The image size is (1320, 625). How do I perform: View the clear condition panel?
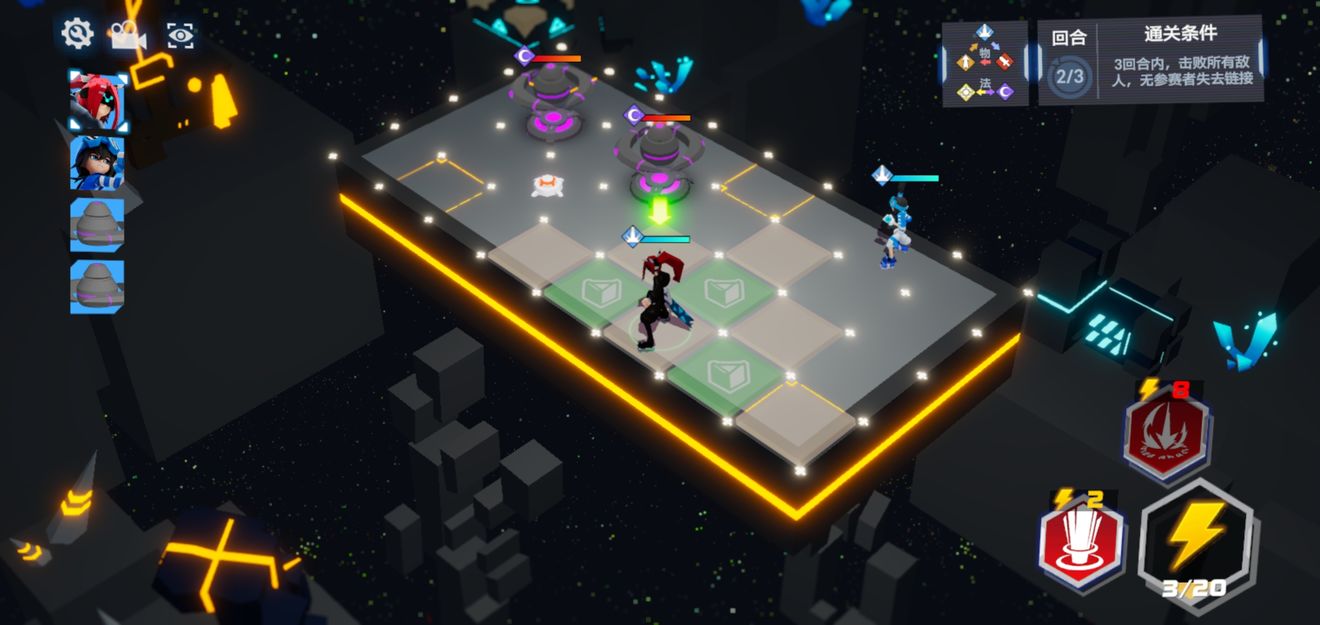click(1181, 61)
